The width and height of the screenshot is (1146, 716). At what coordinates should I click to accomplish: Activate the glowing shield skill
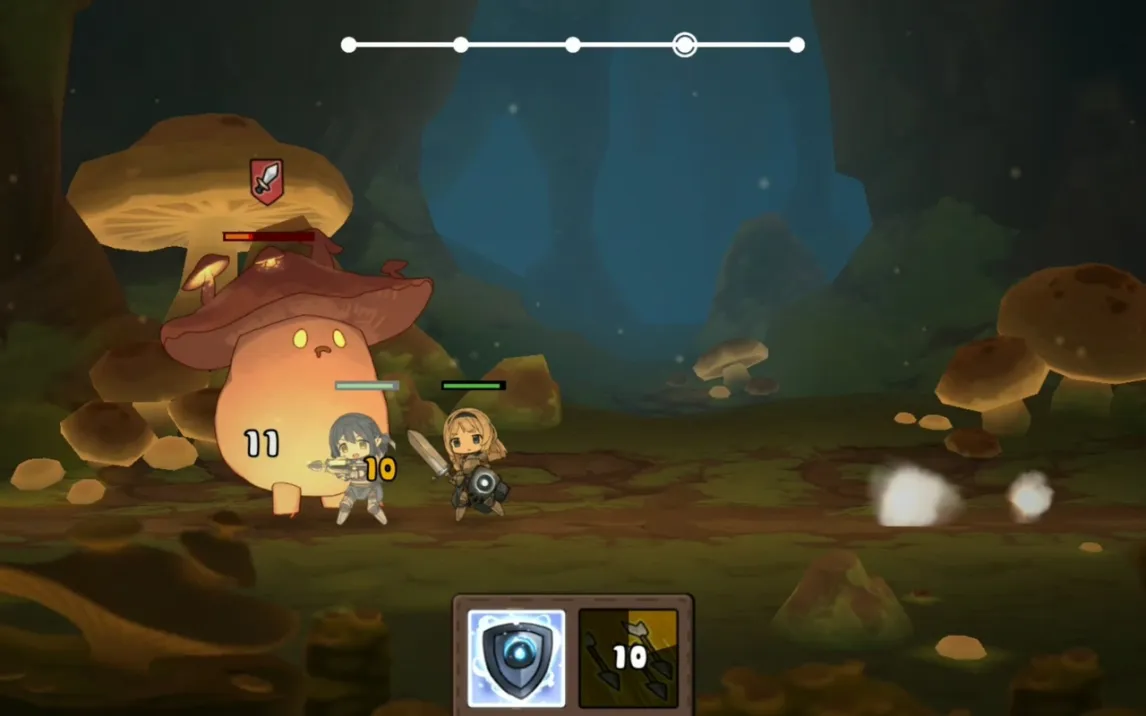(516, 658)
